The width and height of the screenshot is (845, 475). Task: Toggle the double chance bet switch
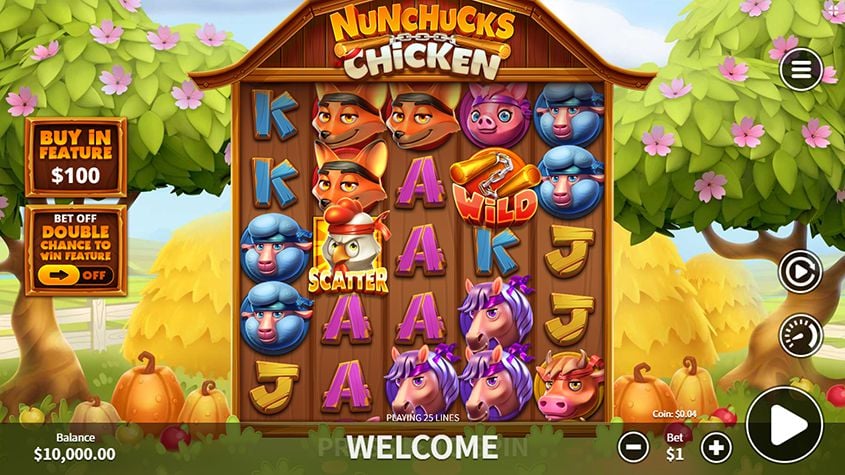[x=76, y=274]
